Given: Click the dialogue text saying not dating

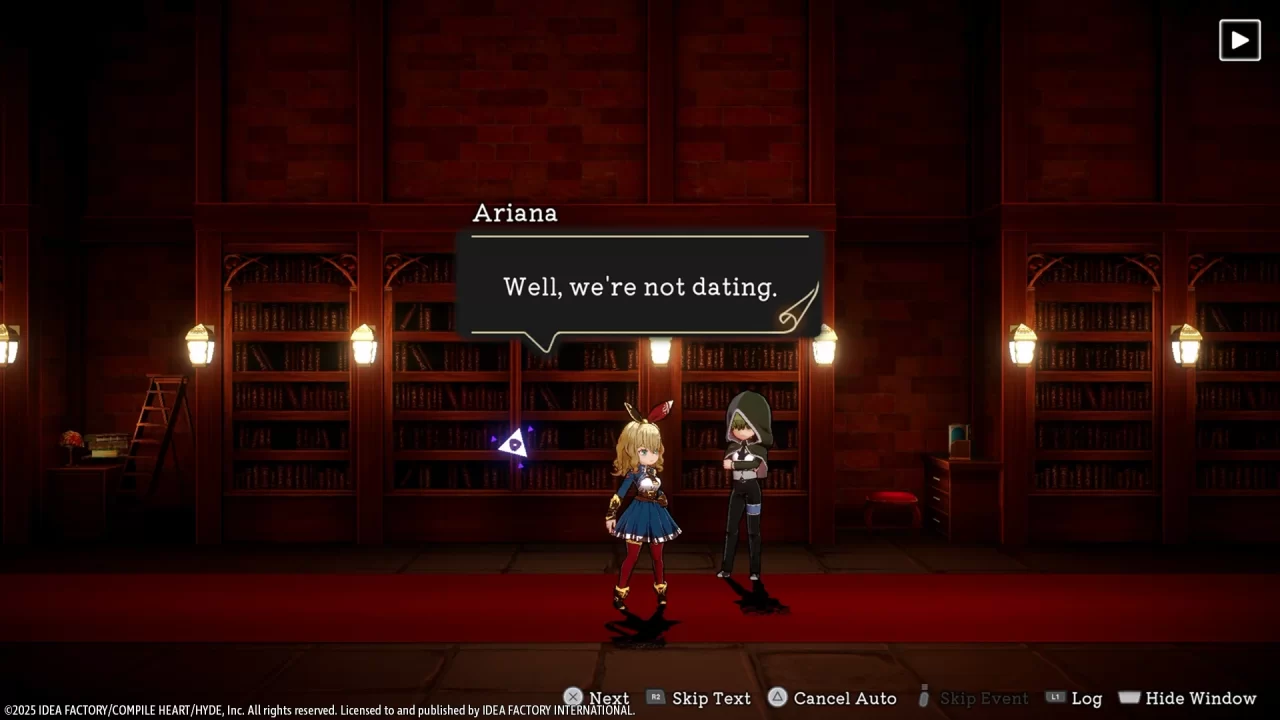Looking at the screenshot, I should [x=640, y=287].
